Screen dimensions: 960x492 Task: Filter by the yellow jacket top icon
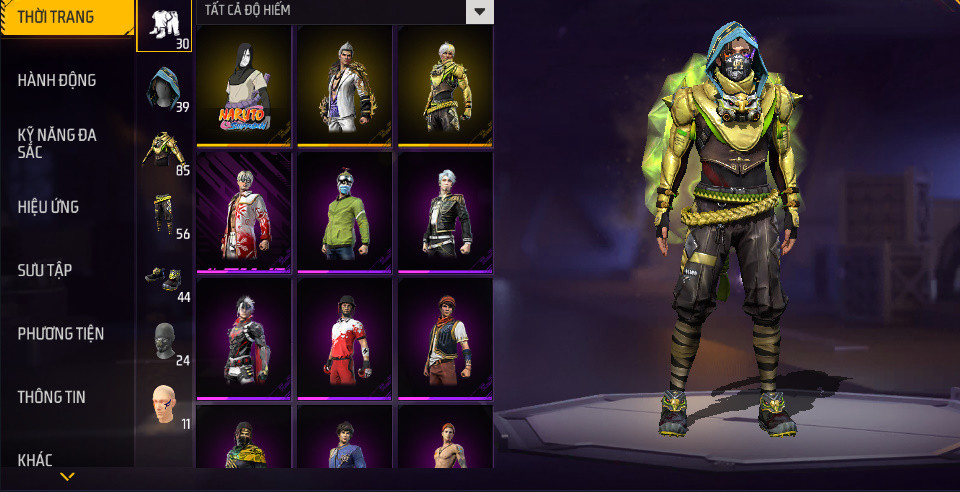click(164, 151)
